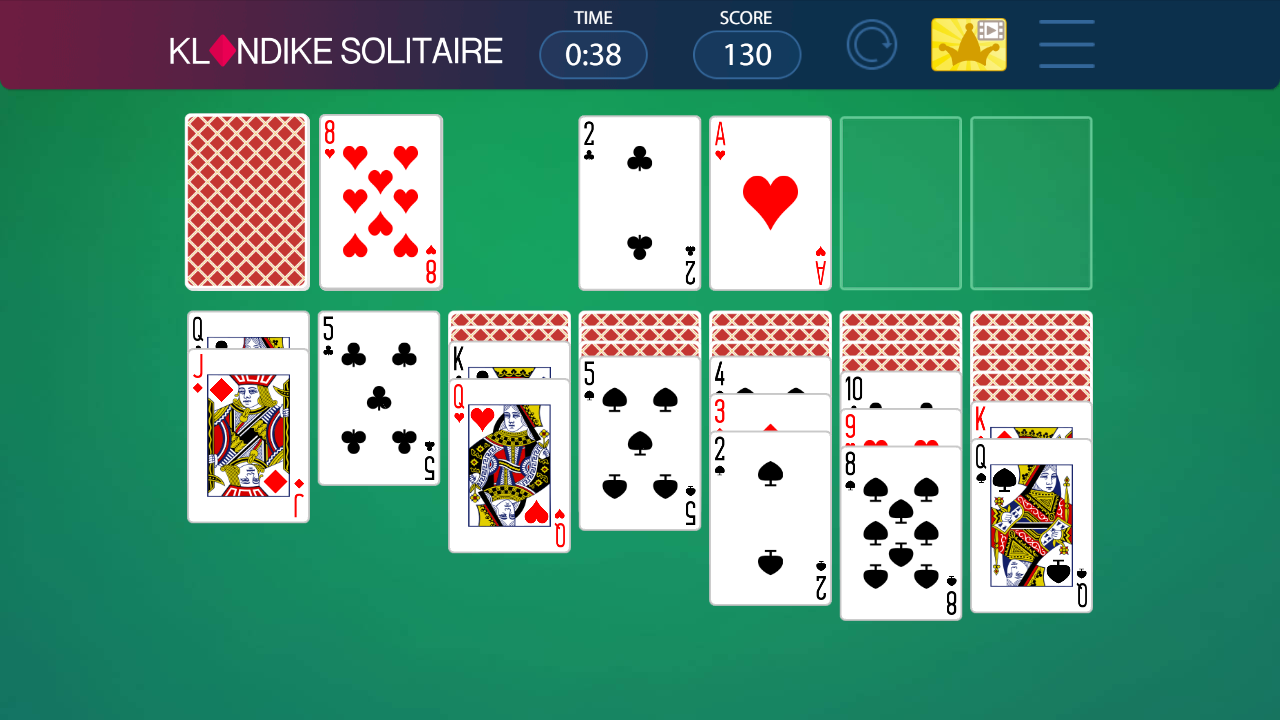Click the restart game circular arrow icon

(871, 44)
